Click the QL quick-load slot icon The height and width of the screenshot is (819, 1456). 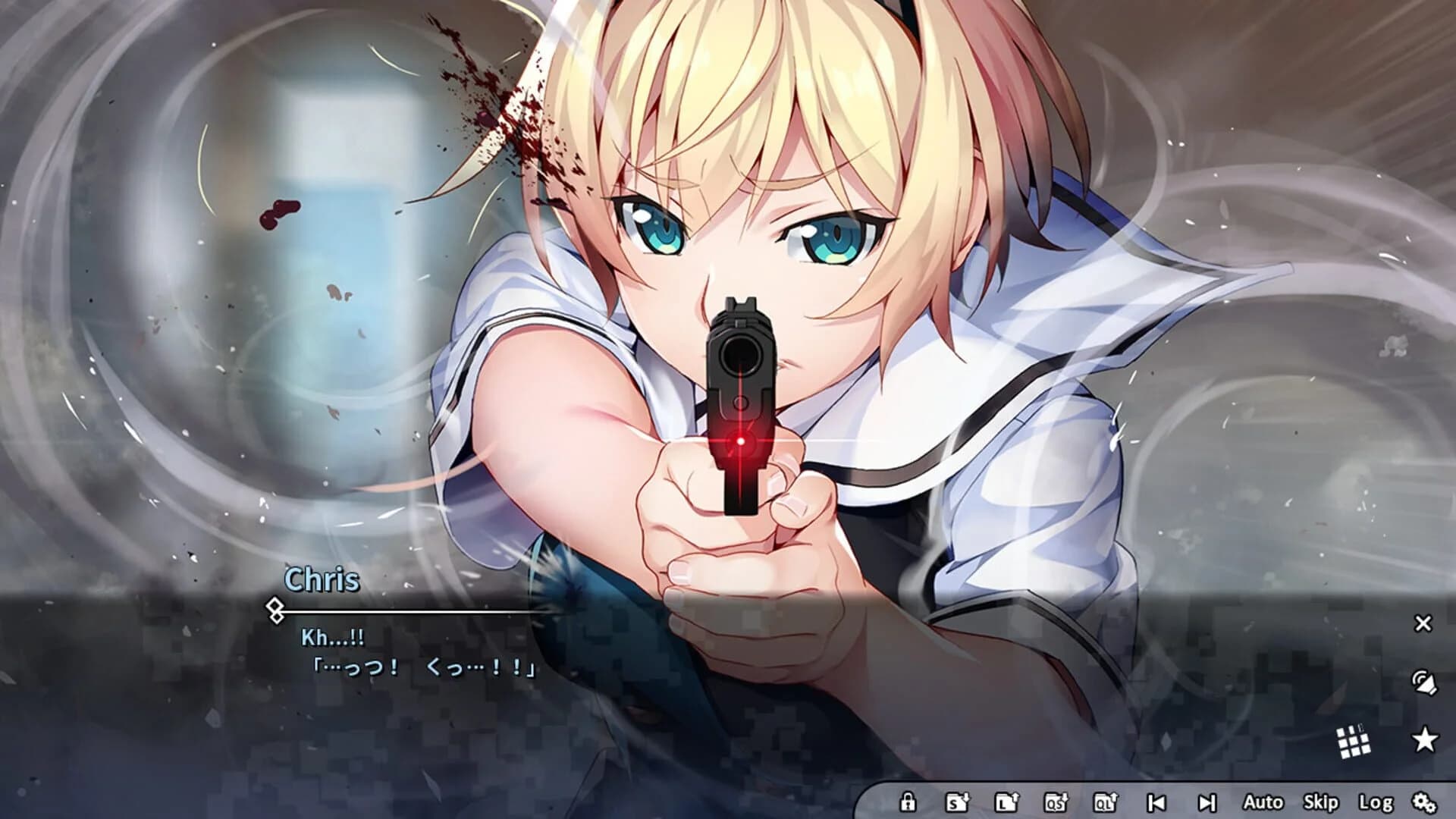point(1107,801)
